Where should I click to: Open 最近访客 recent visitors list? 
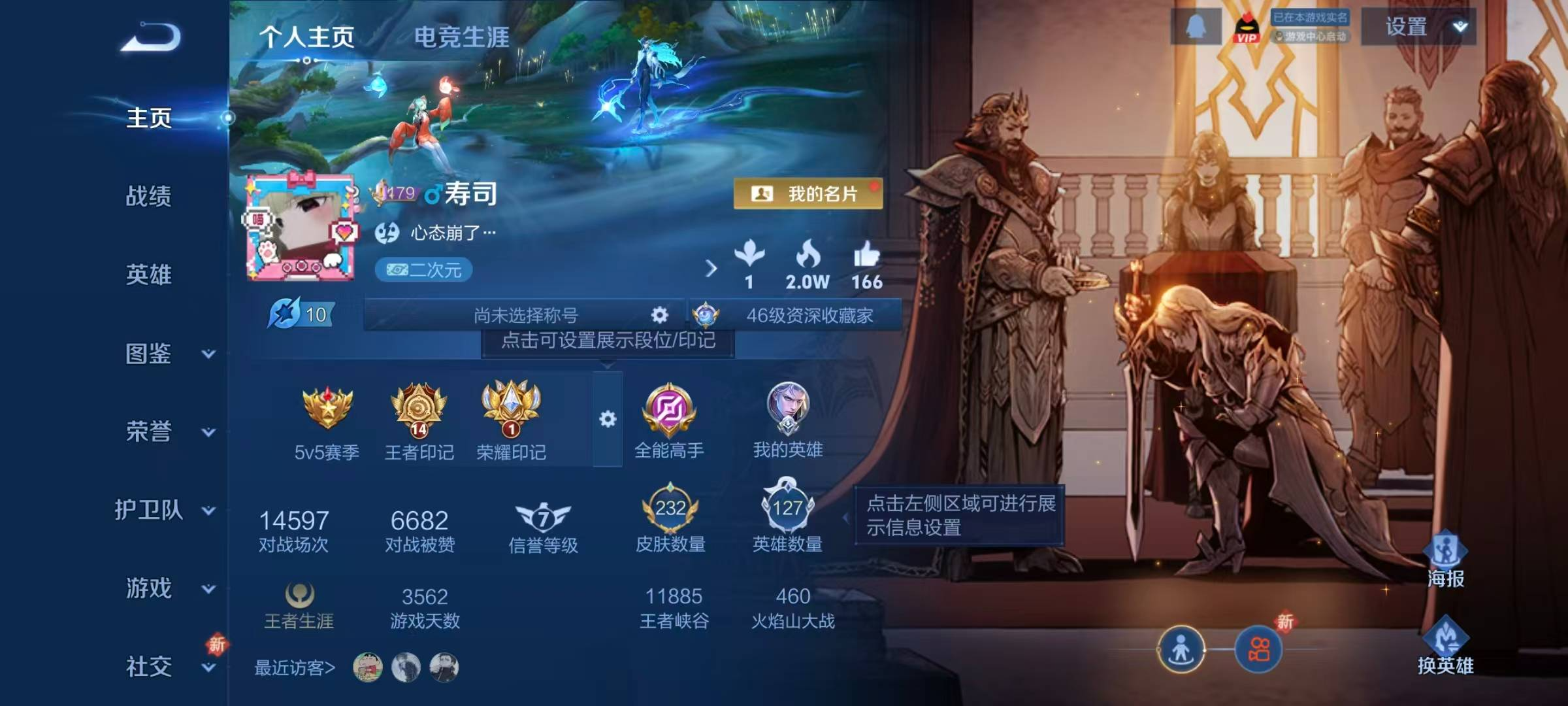click(292, 667)
